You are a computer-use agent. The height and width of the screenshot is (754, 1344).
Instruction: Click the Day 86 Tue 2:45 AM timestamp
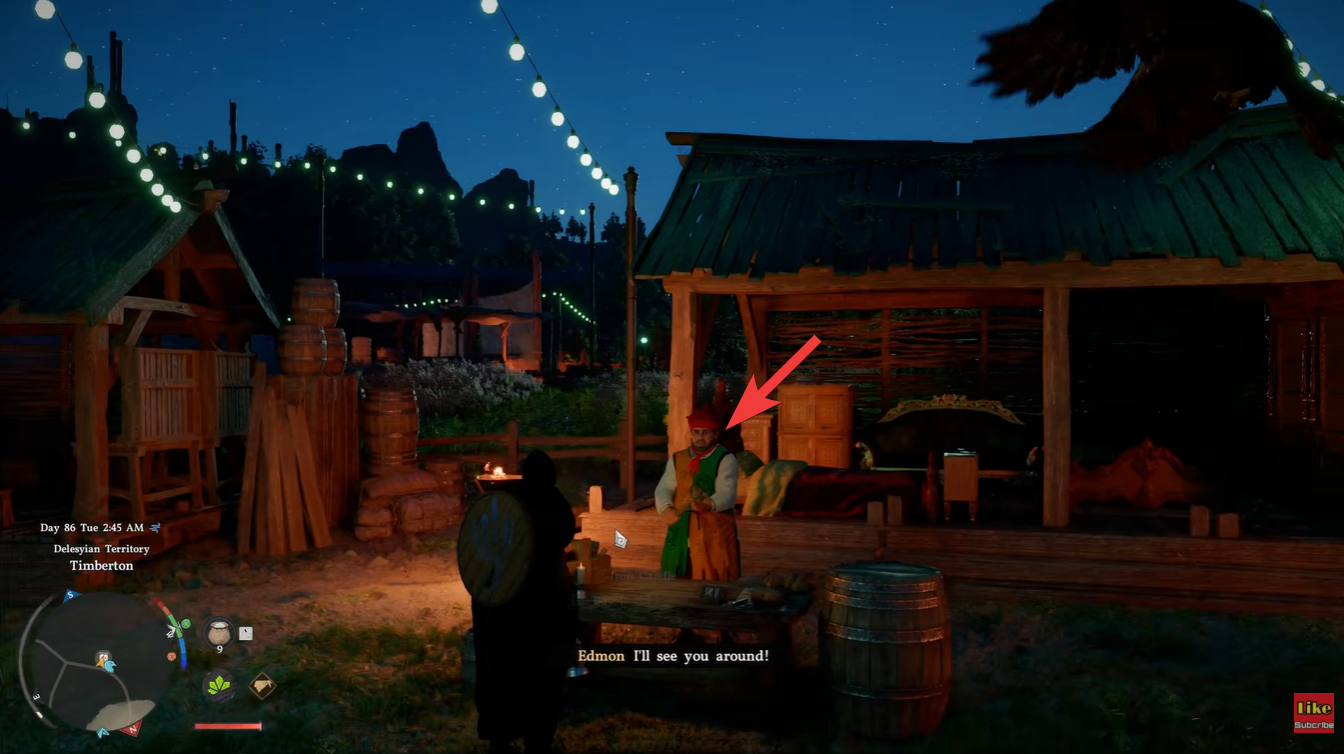pyautogui.click(x=92, y=528)
